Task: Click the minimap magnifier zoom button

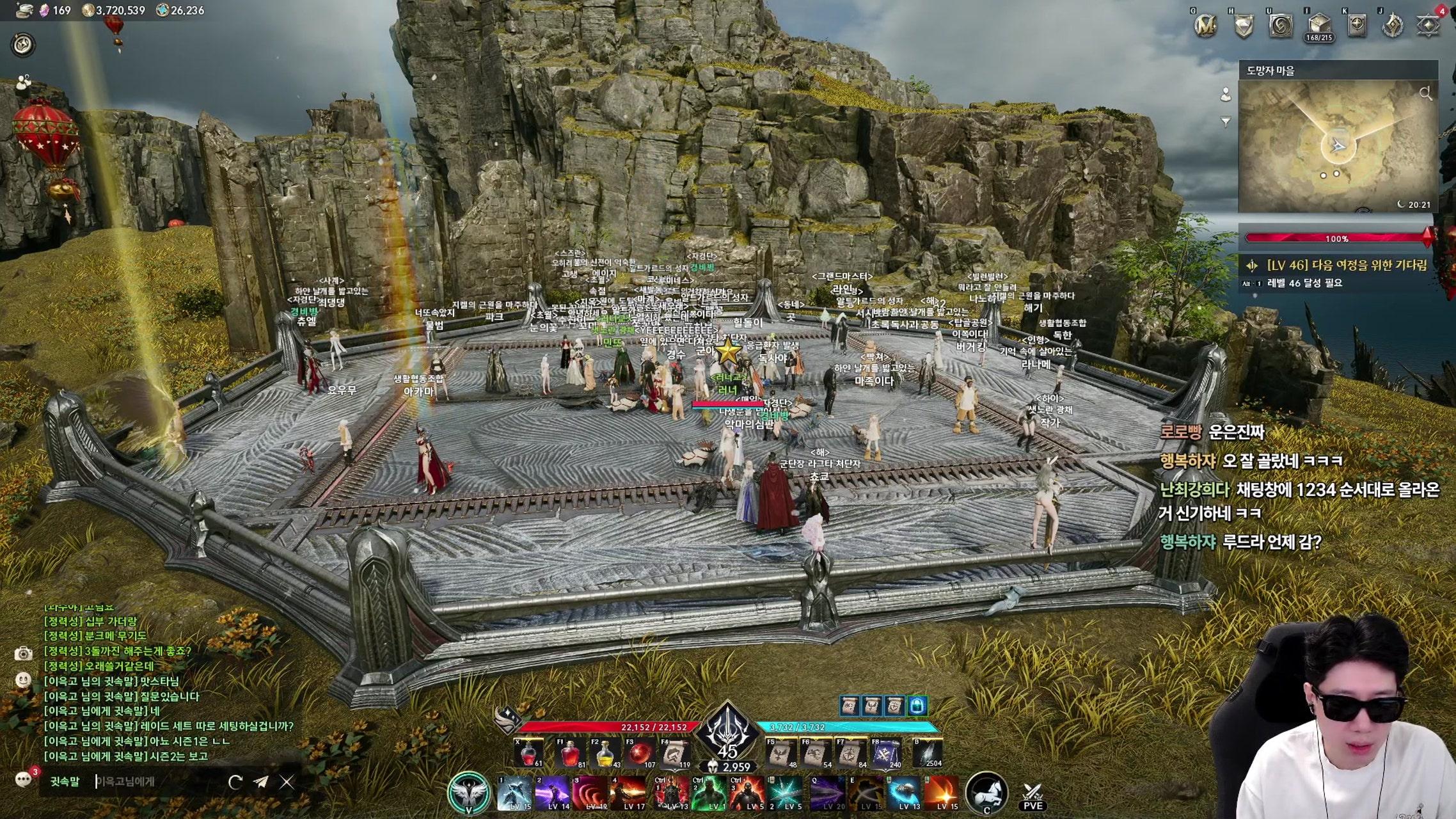Action: click(x=1425, y=94)
